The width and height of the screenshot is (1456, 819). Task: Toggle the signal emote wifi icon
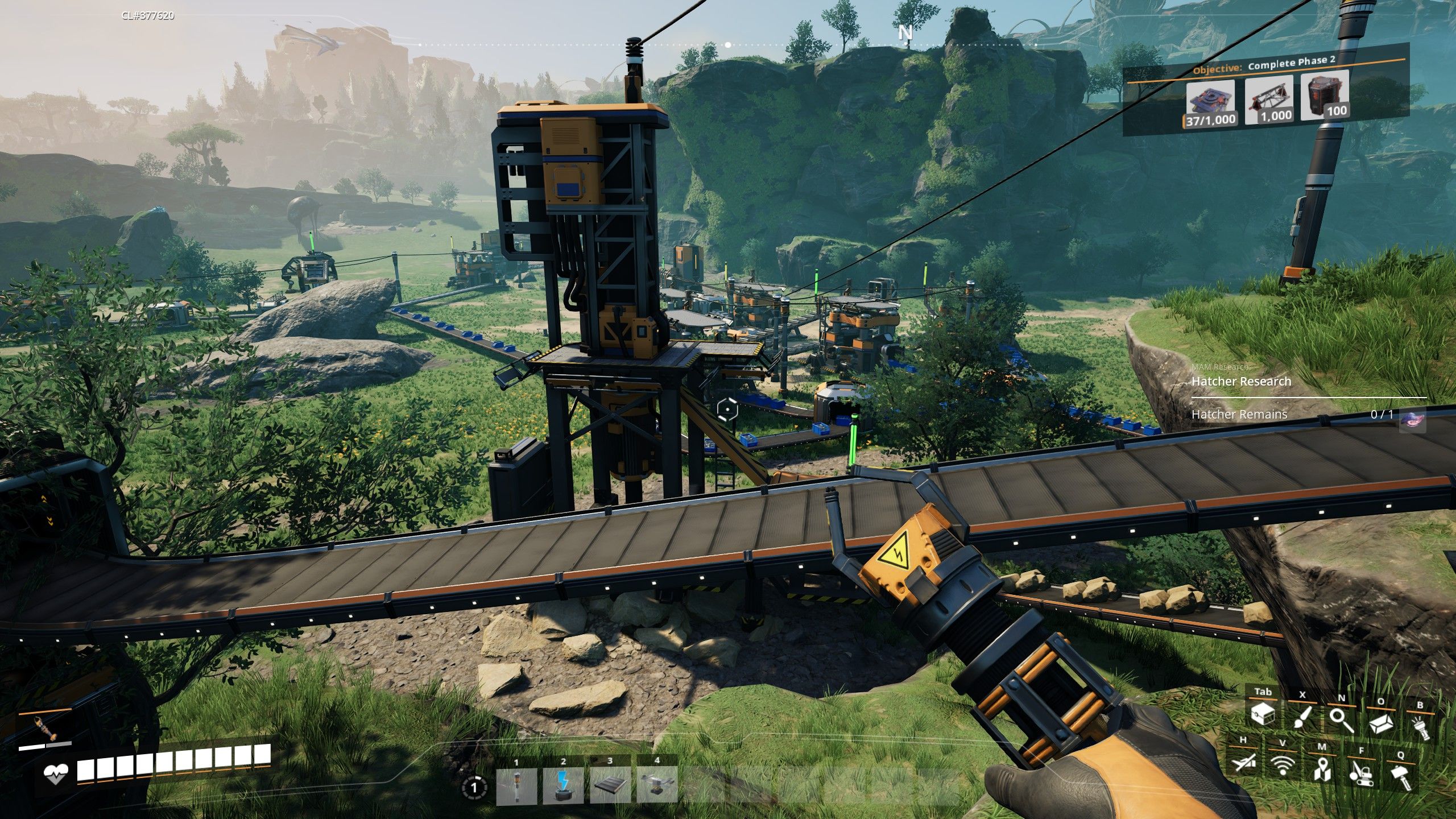point(1283,766)
